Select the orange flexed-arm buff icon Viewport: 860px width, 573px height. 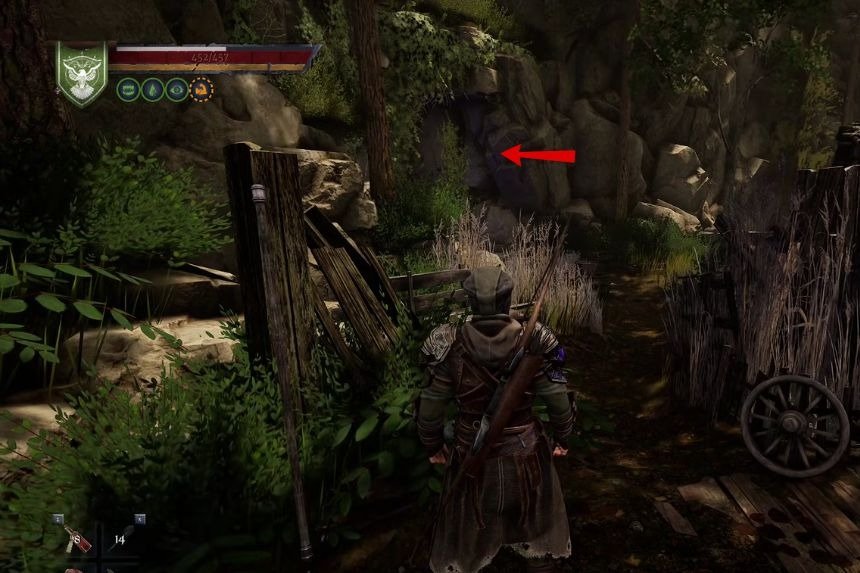[x=202, y=89]
